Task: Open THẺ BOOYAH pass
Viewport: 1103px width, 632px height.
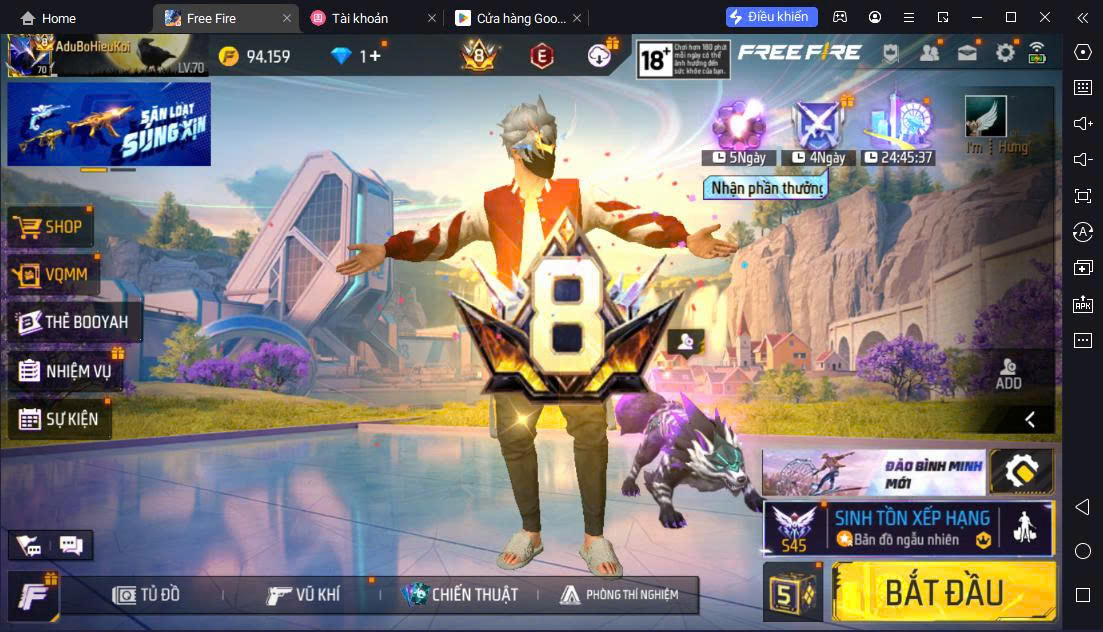Action: (73, 322)
